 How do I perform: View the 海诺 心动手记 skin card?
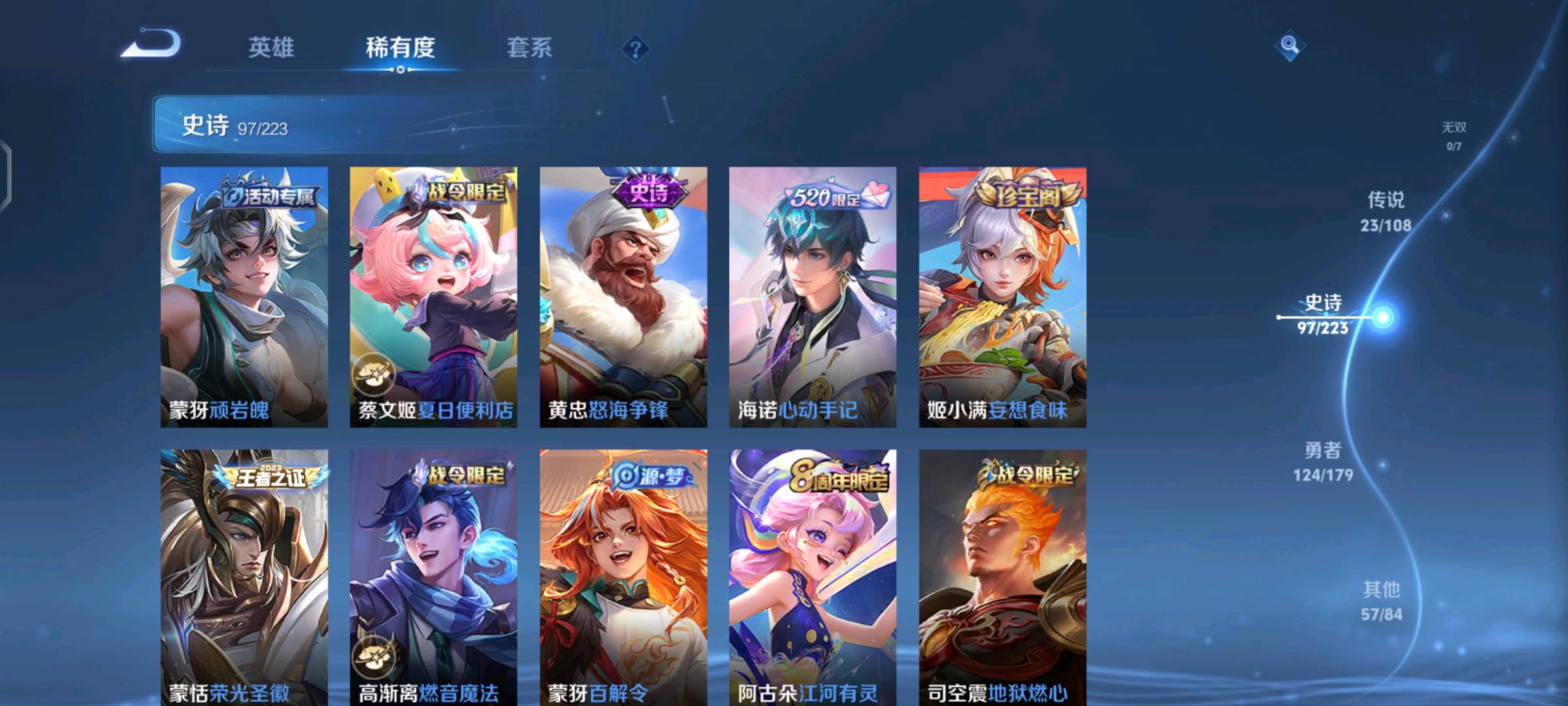coord(813,297)
